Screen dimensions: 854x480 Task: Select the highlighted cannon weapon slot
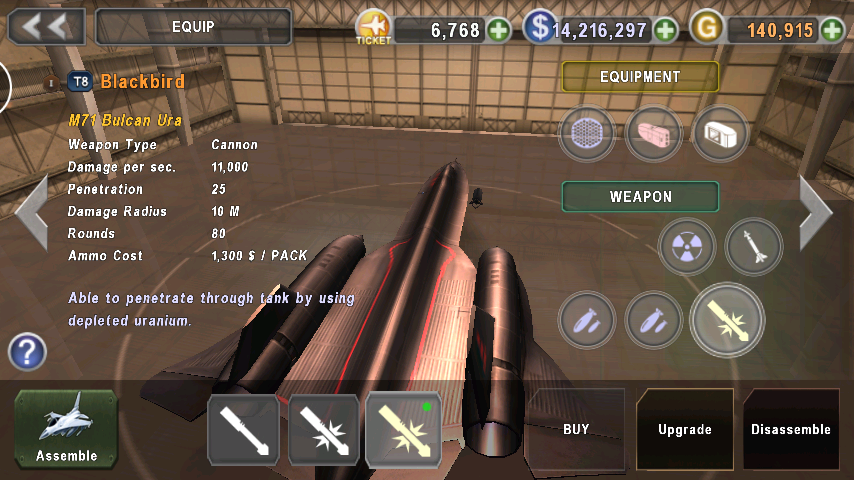click(727, 320)
